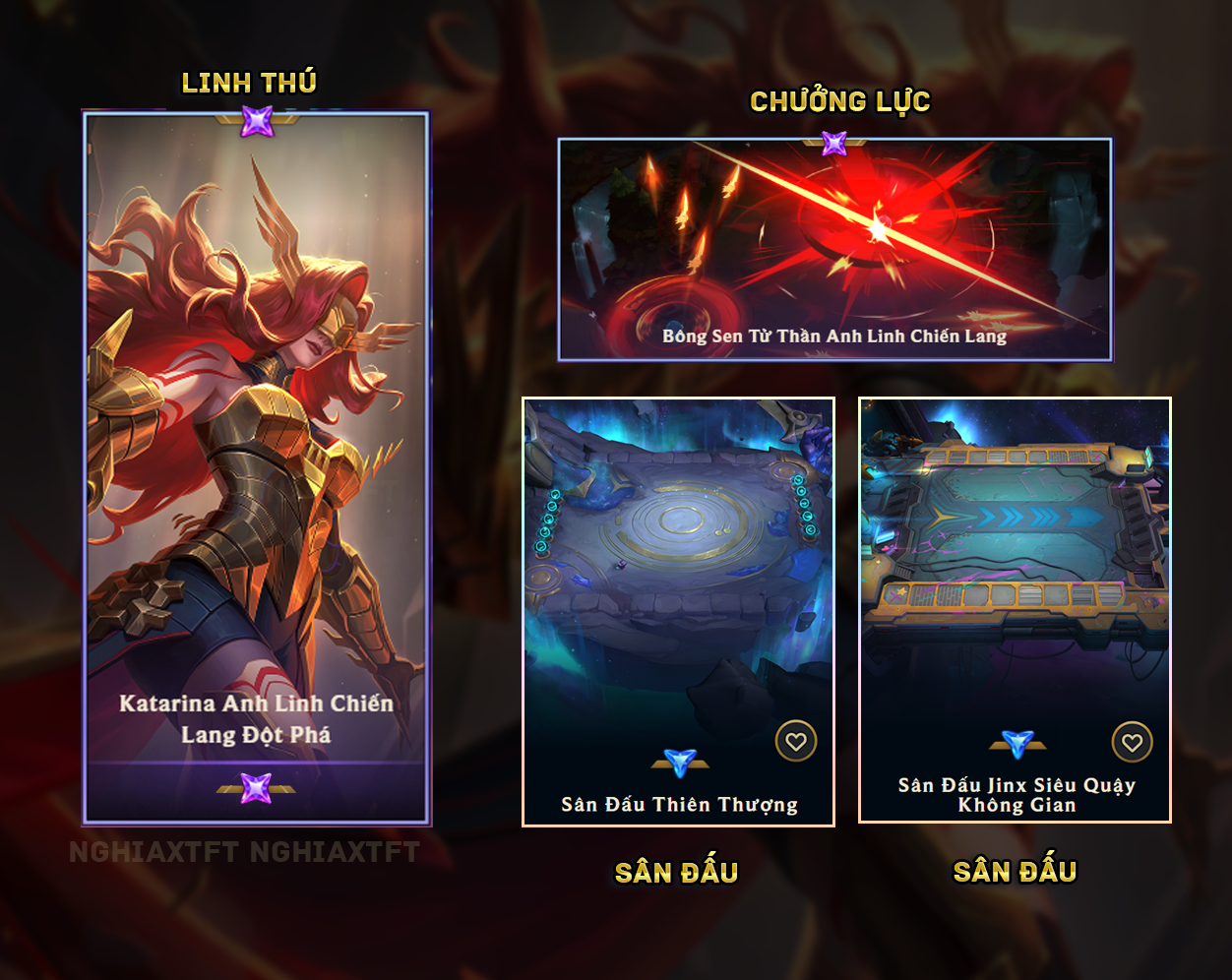Open the Bông Sen Tử Thần Anh Linh Chiến Lang card
This screenshot has width=1232, height=980.
[834, 249]
